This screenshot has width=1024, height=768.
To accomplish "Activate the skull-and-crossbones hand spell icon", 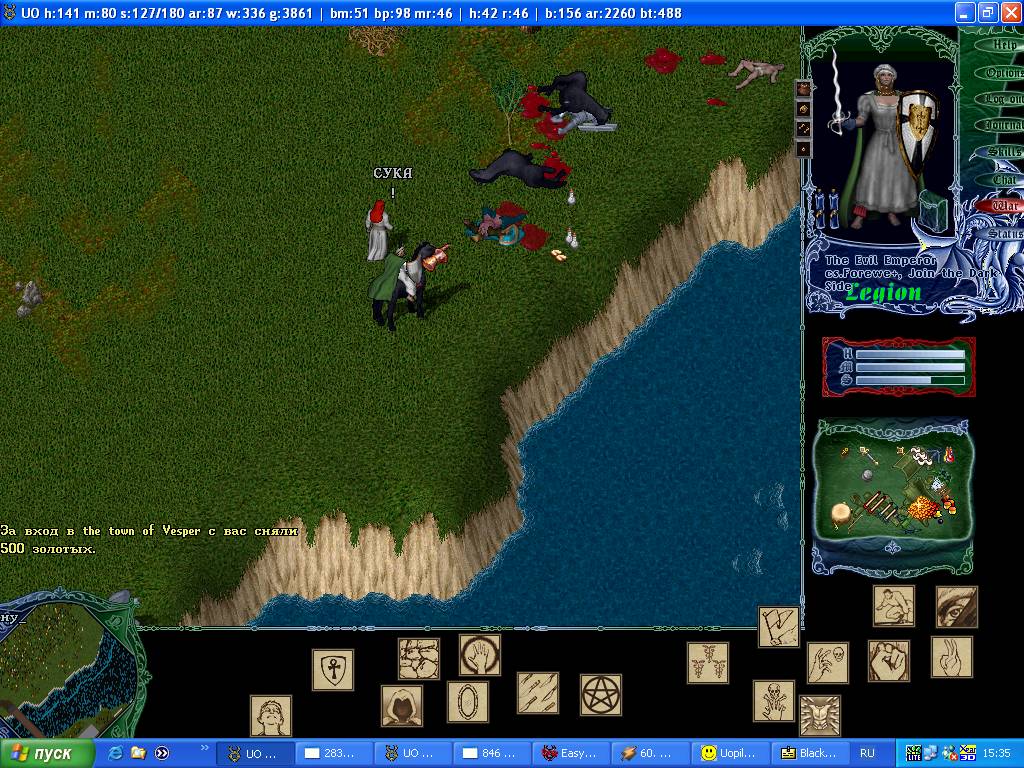I will click(x=774, y=701).
